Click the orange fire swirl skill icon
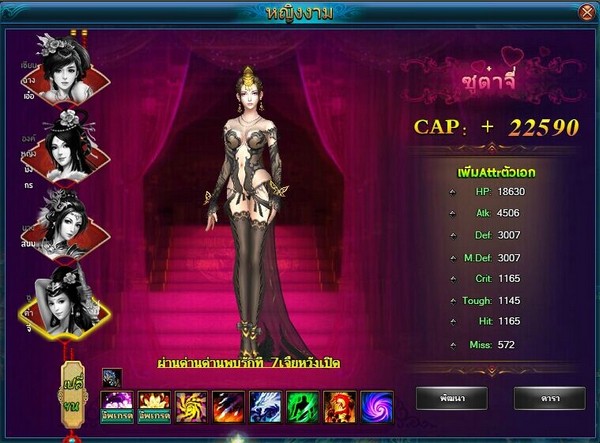 click(190, 406)
